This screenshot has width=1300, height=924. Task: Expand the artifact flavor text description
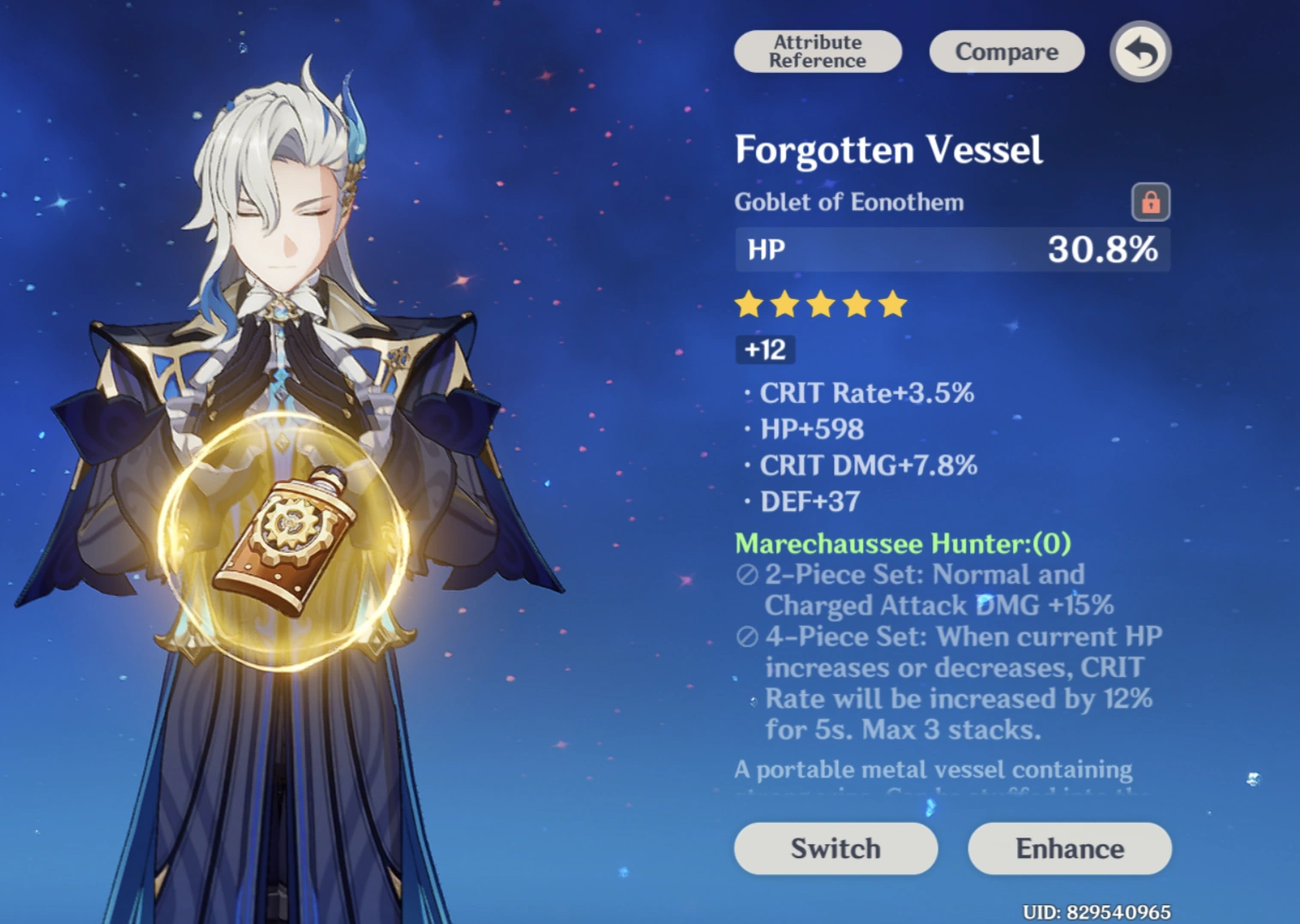933,769
